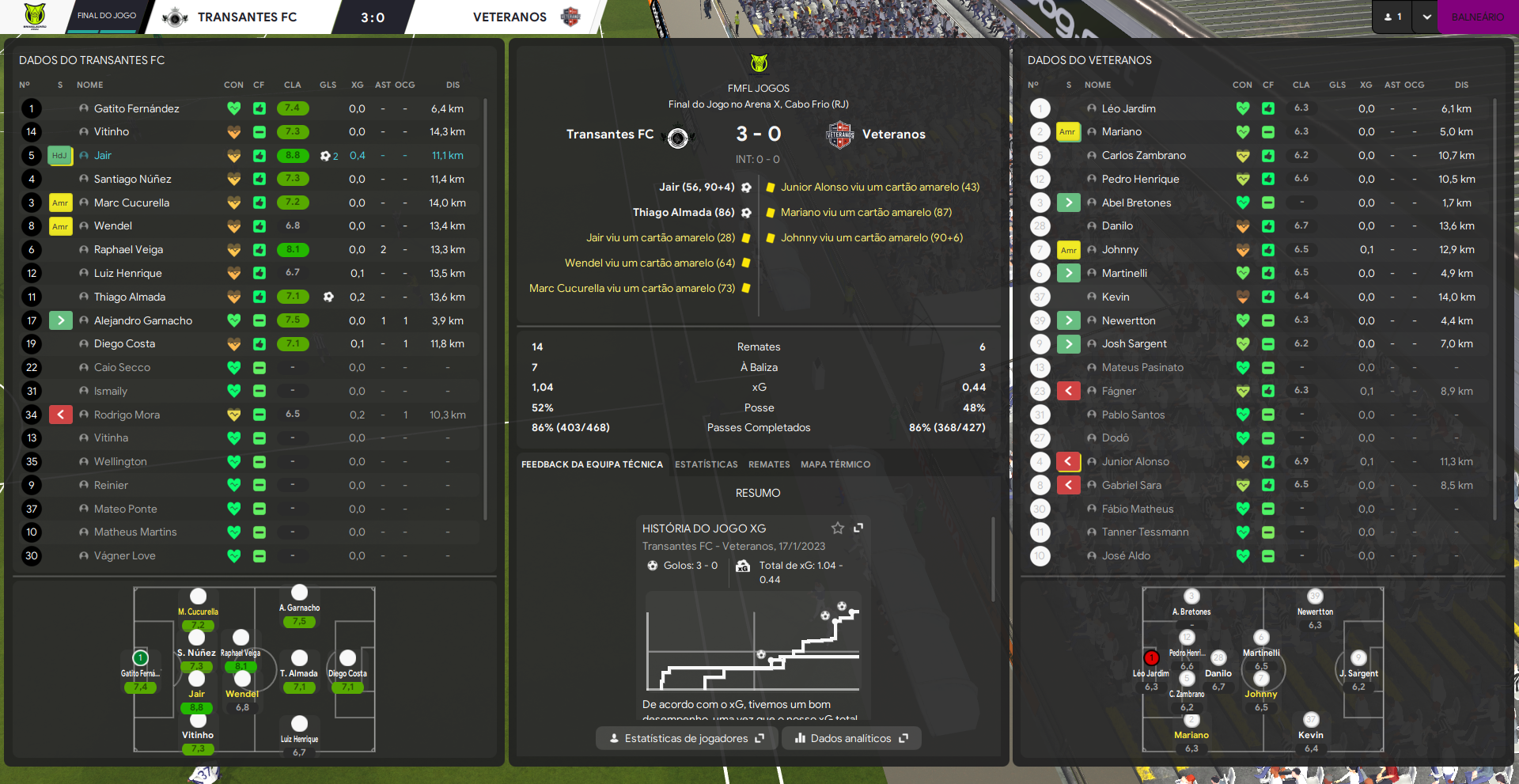Viewport: 1519px width, 784px height.
Task: Open Dados analíticos
Action: coord(851,738)
